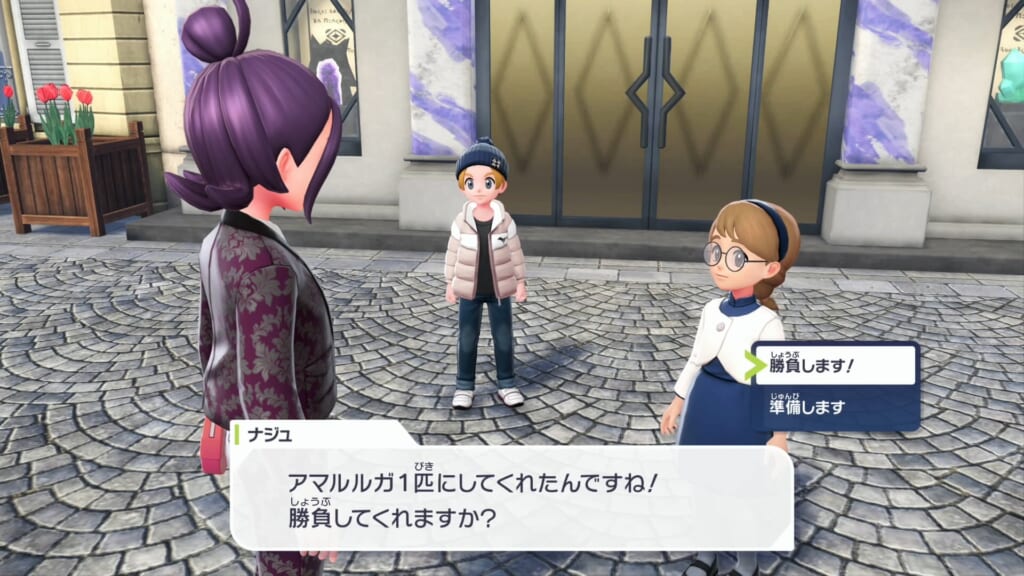The width and height of the screenshot is (1024, 576).
Task: Select the 準備します dialogue choice
Action: coord(834,407)
